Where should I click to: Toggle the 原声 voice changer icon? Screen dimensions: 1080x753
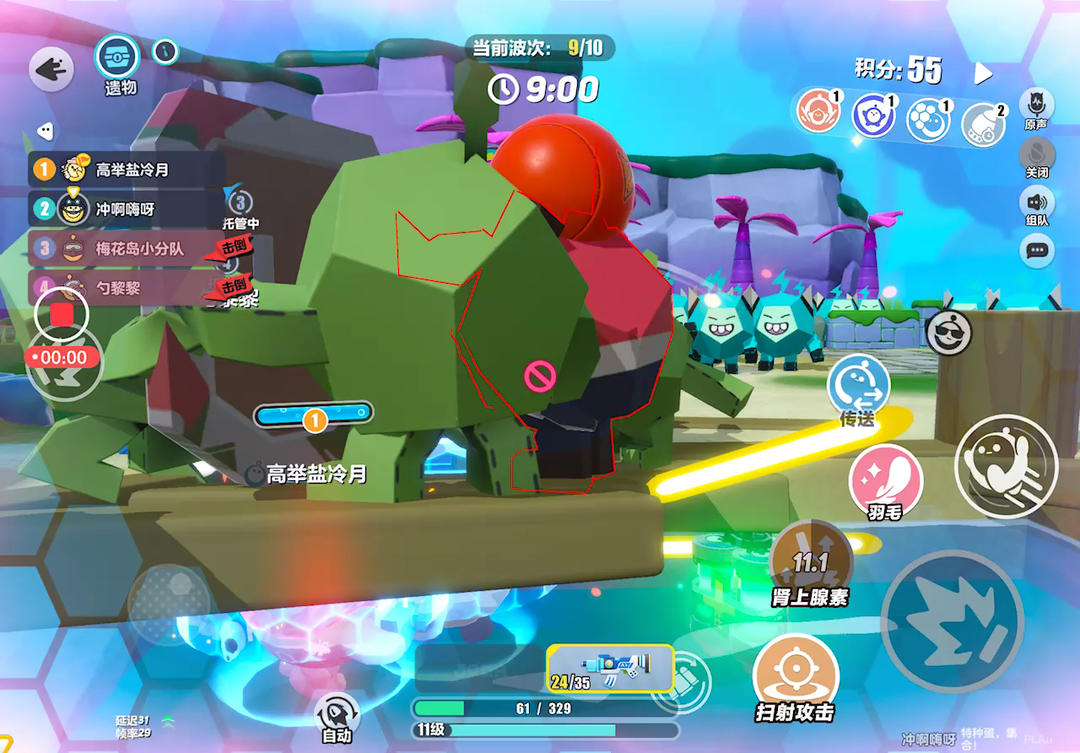pos(1037,104)
